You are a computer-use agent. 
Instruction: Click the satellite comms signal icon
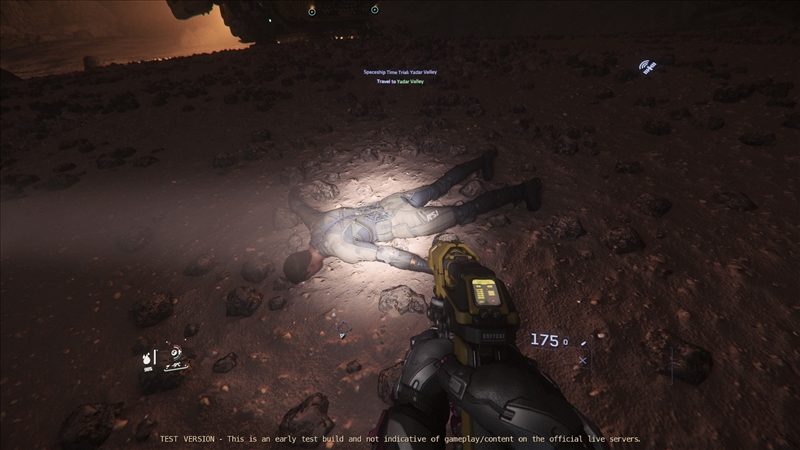[x=647, y=68]
